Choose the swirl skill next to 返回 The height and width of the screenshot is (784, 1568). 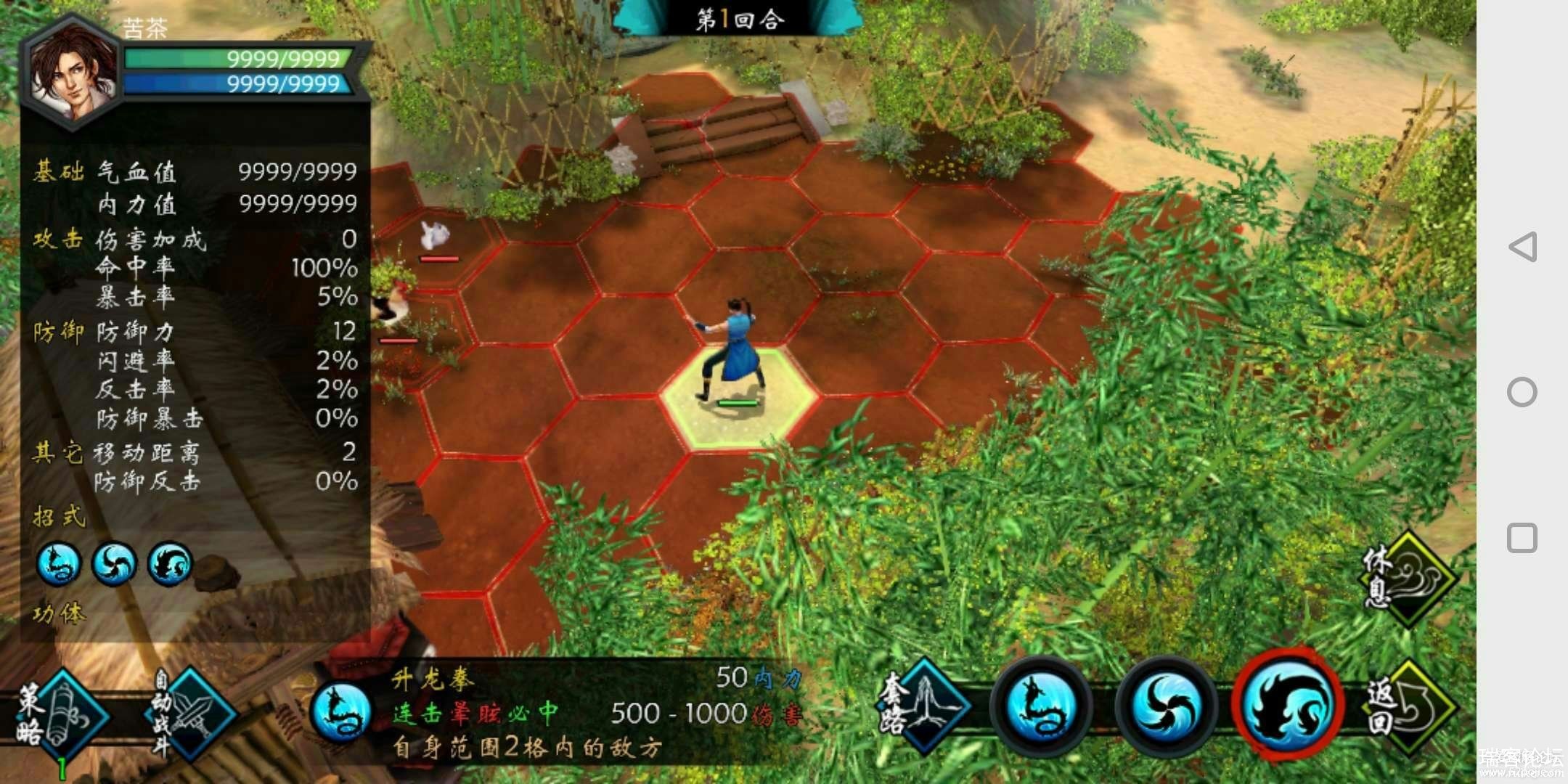tap(1164, 707)
